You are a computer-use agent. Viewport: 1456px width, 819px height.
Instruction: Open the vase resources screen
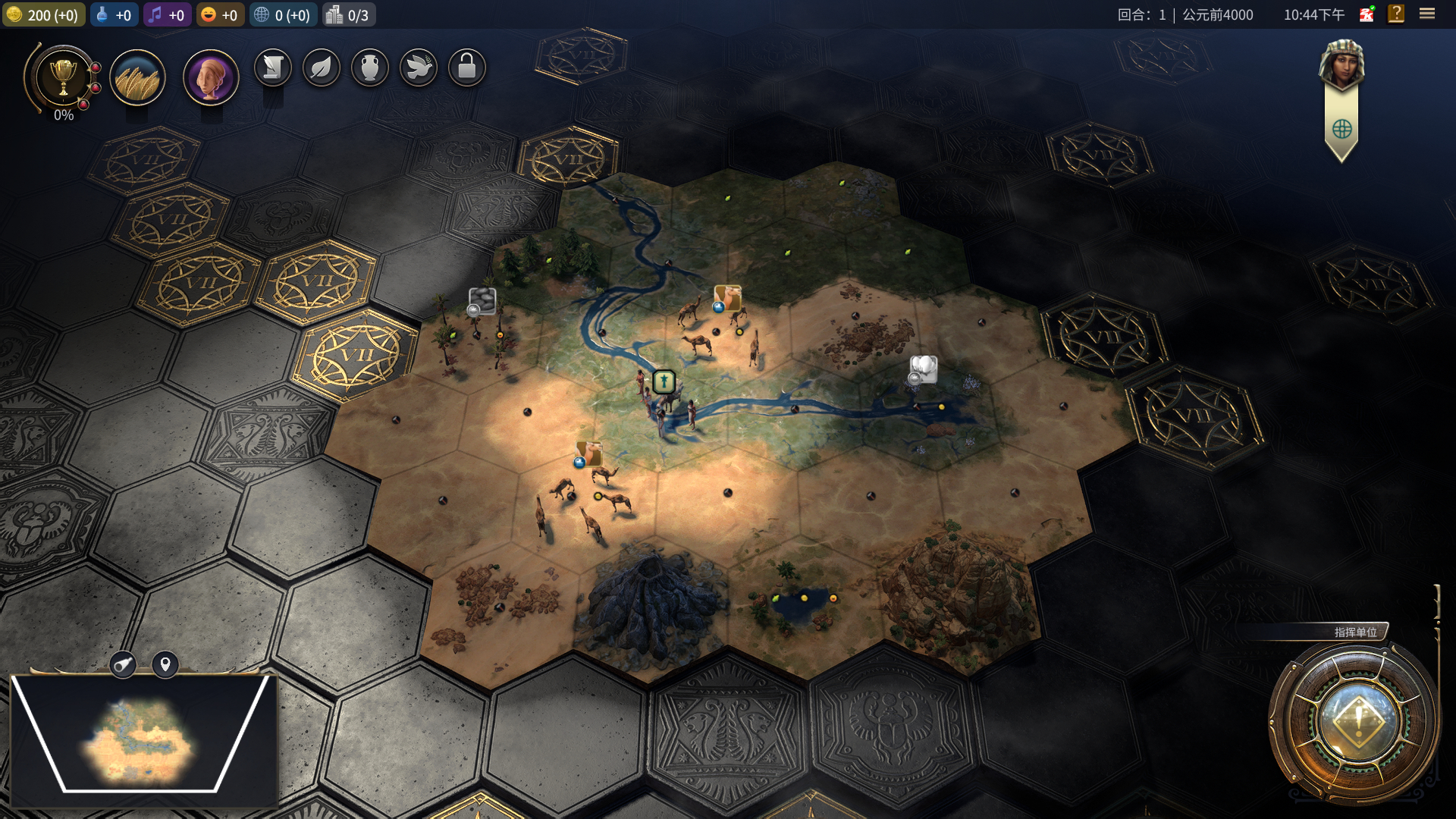click(x=370, y=68)
